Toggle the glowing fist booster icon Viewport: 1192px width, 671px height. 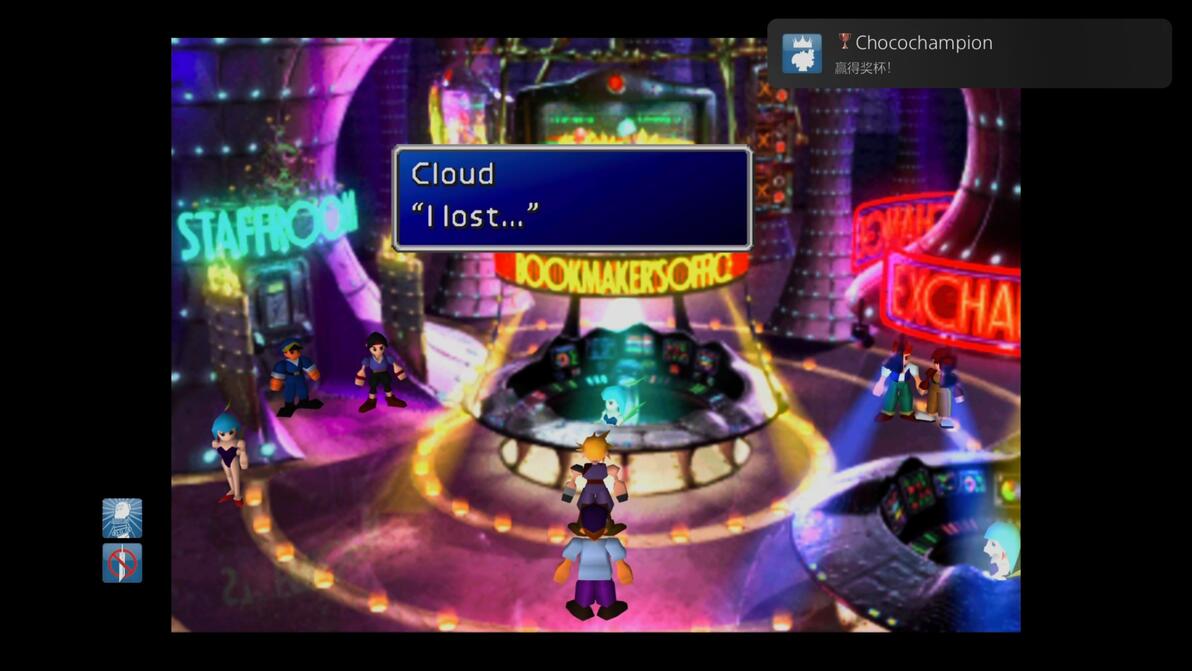(x=122, y=518)
